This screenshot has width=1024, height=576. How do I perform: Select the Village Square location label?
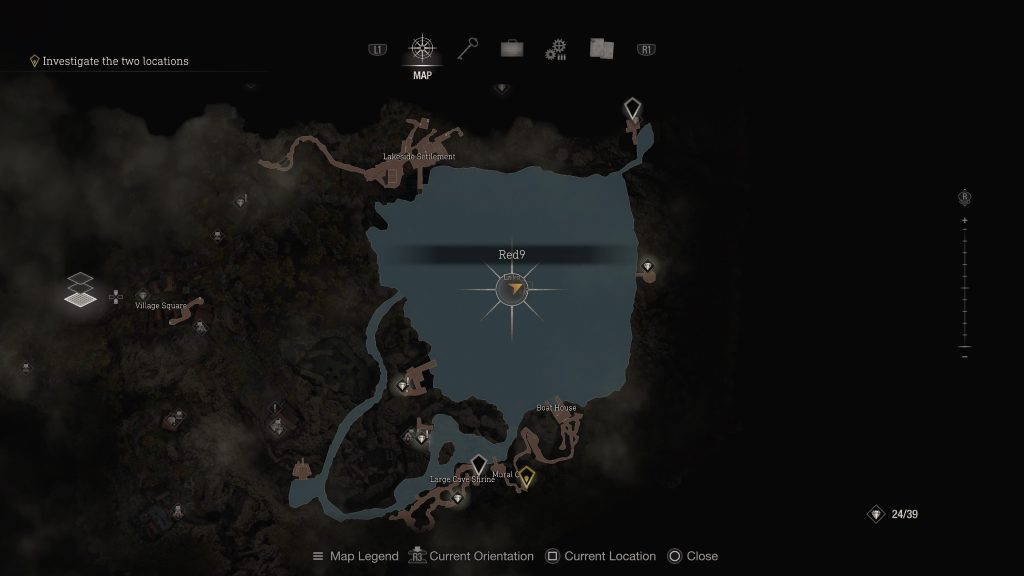click(x=161, y=305)
